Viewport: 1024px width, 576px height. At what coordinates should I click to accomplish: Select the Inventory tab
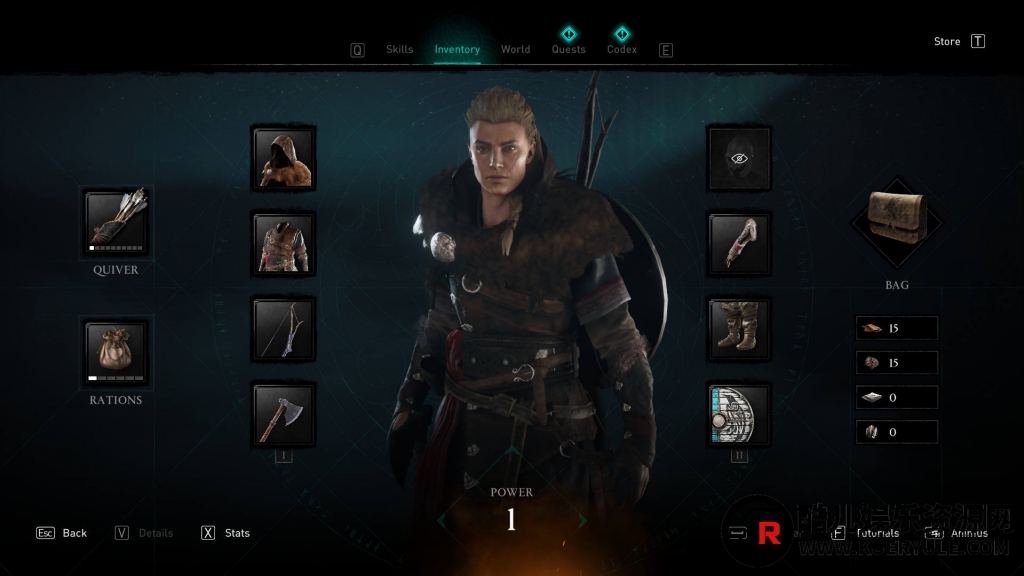pyautogui.click(x=457, y=49)
